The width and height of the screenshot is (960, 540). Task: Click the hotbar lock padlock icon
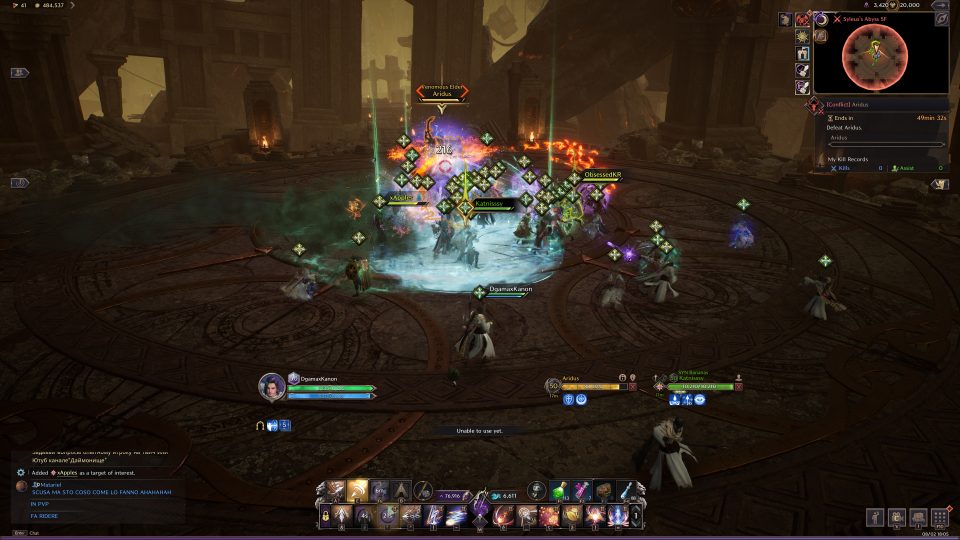[x=325, y=516]
